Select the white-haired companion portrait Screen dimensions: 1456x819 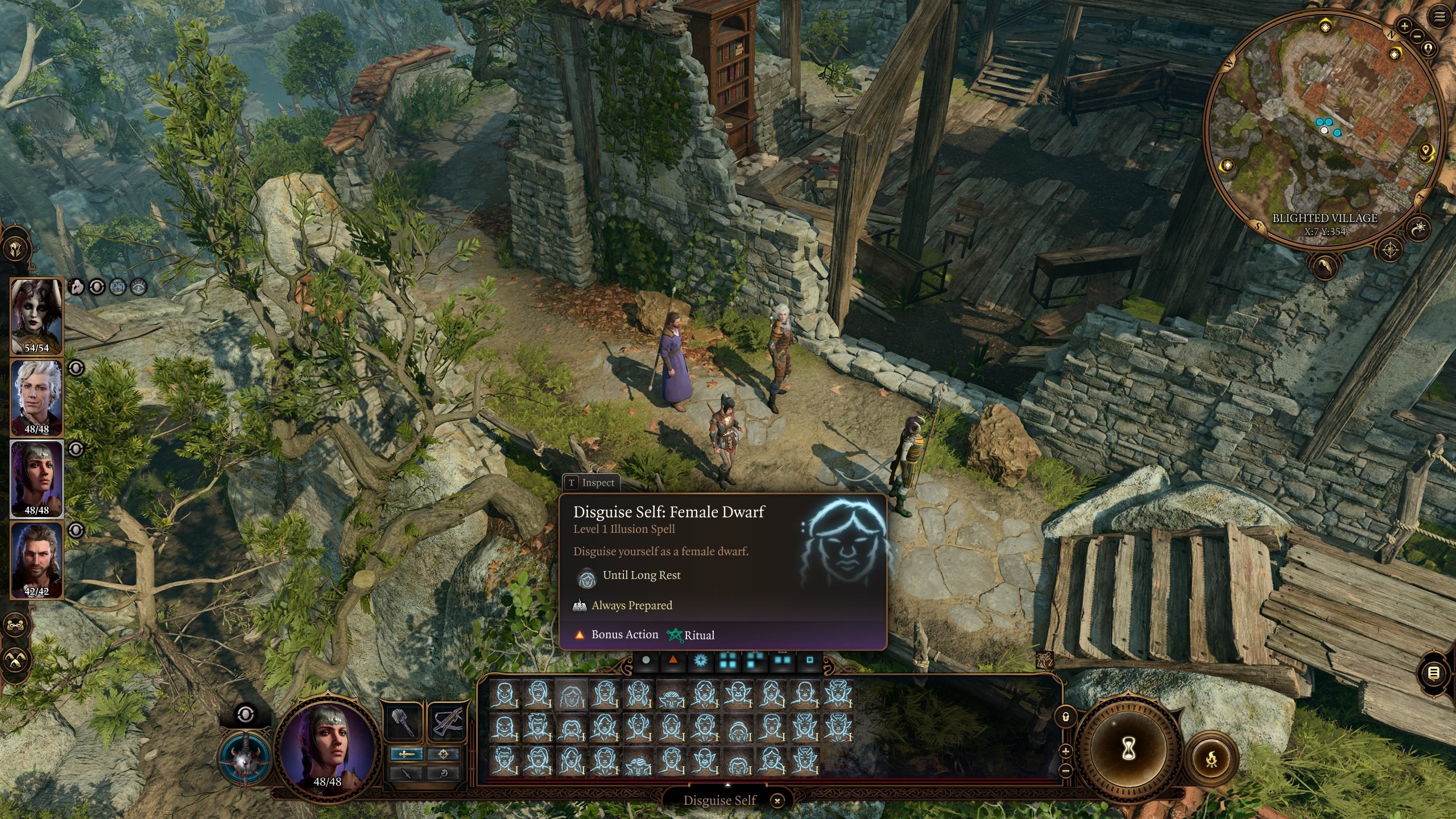coord(36,398)
